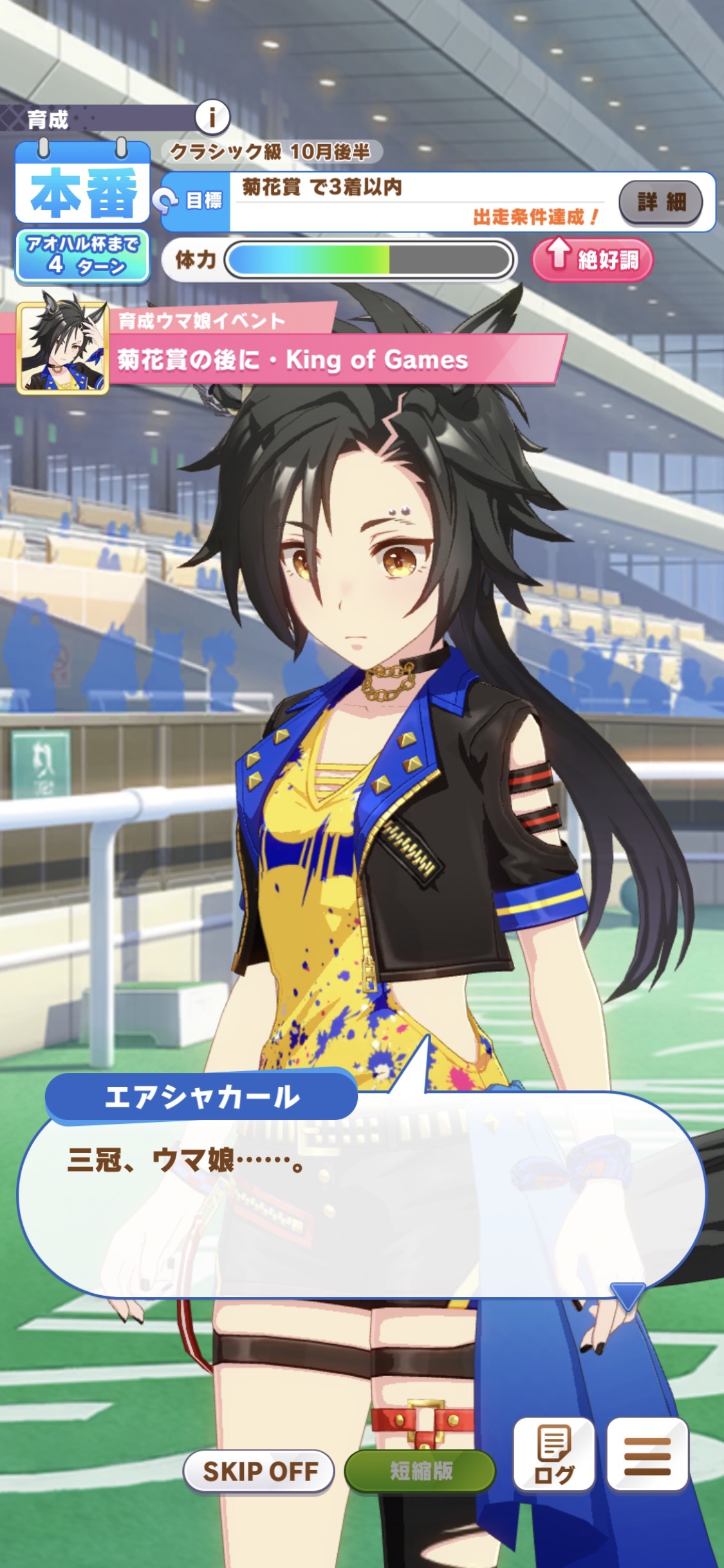Click the 目標 objective refresh arrow icon
Image resolution: width=724 pixels, height=1568 pixels.
coord(165,201)
